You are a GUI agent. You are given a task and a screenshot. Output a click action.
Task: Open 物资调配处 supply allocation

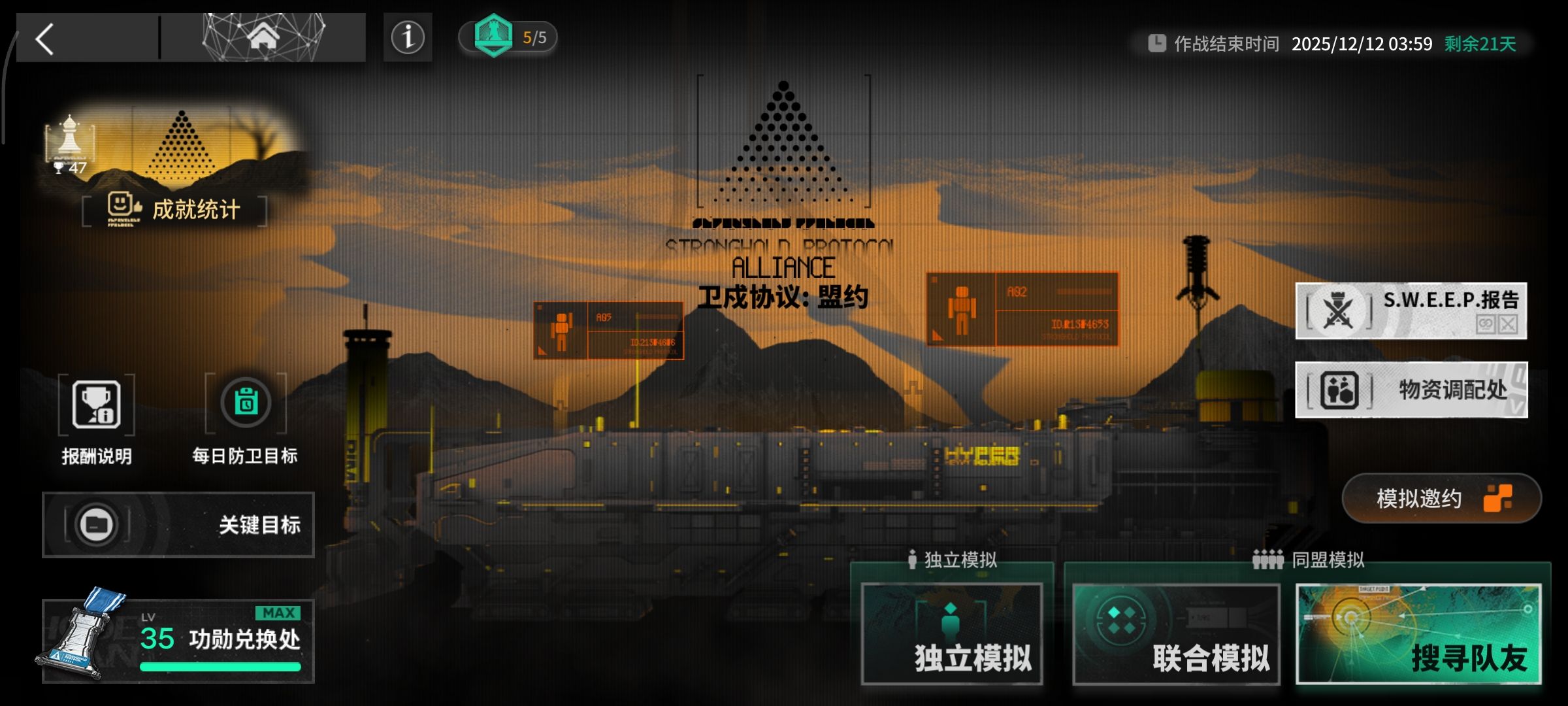(1411, 390)
